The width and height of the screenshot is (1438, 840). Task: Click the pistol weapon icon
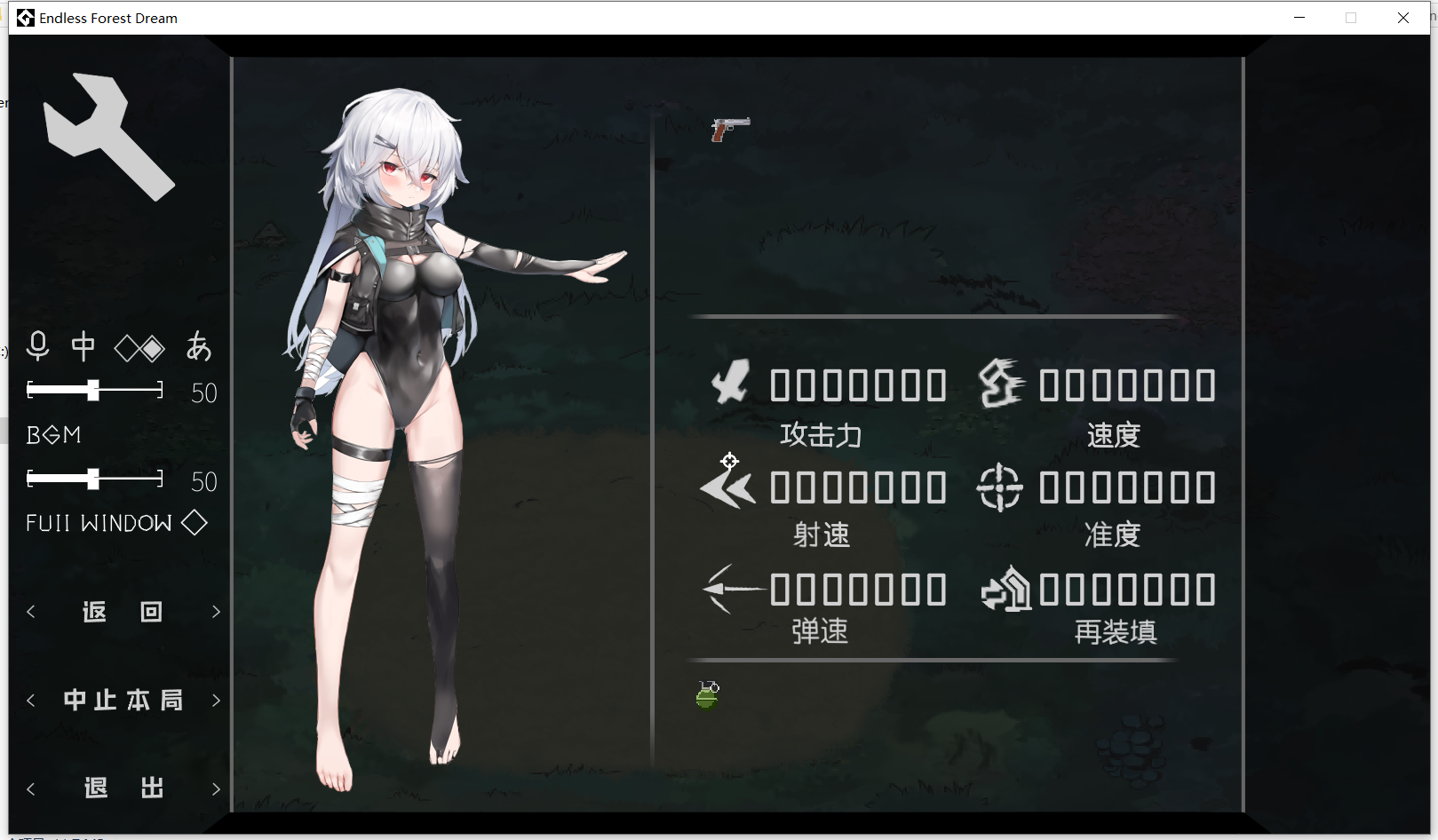pyautogui.click(x=731, y=127)
